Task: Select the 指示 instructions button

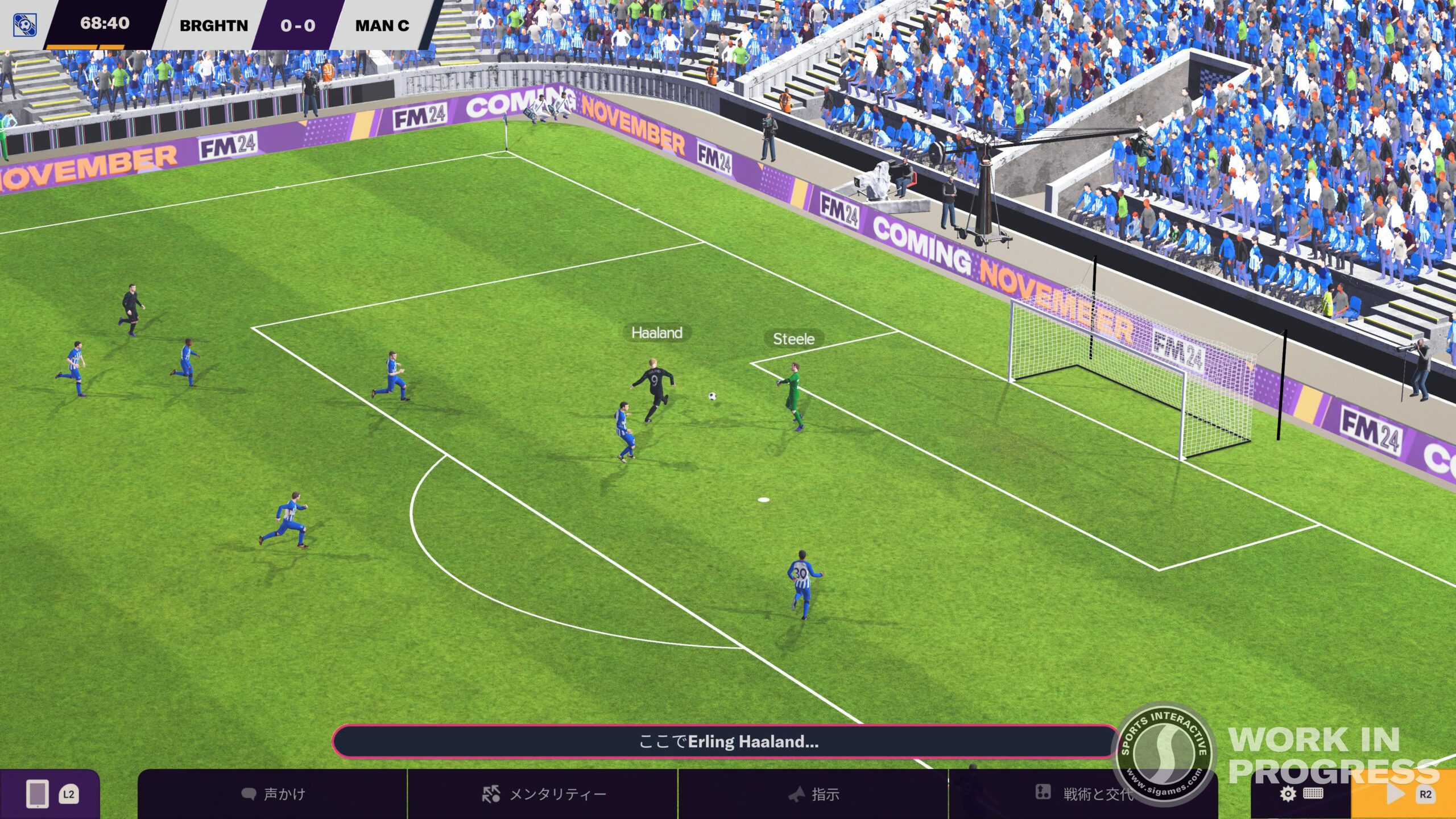Action: [813, 794]
